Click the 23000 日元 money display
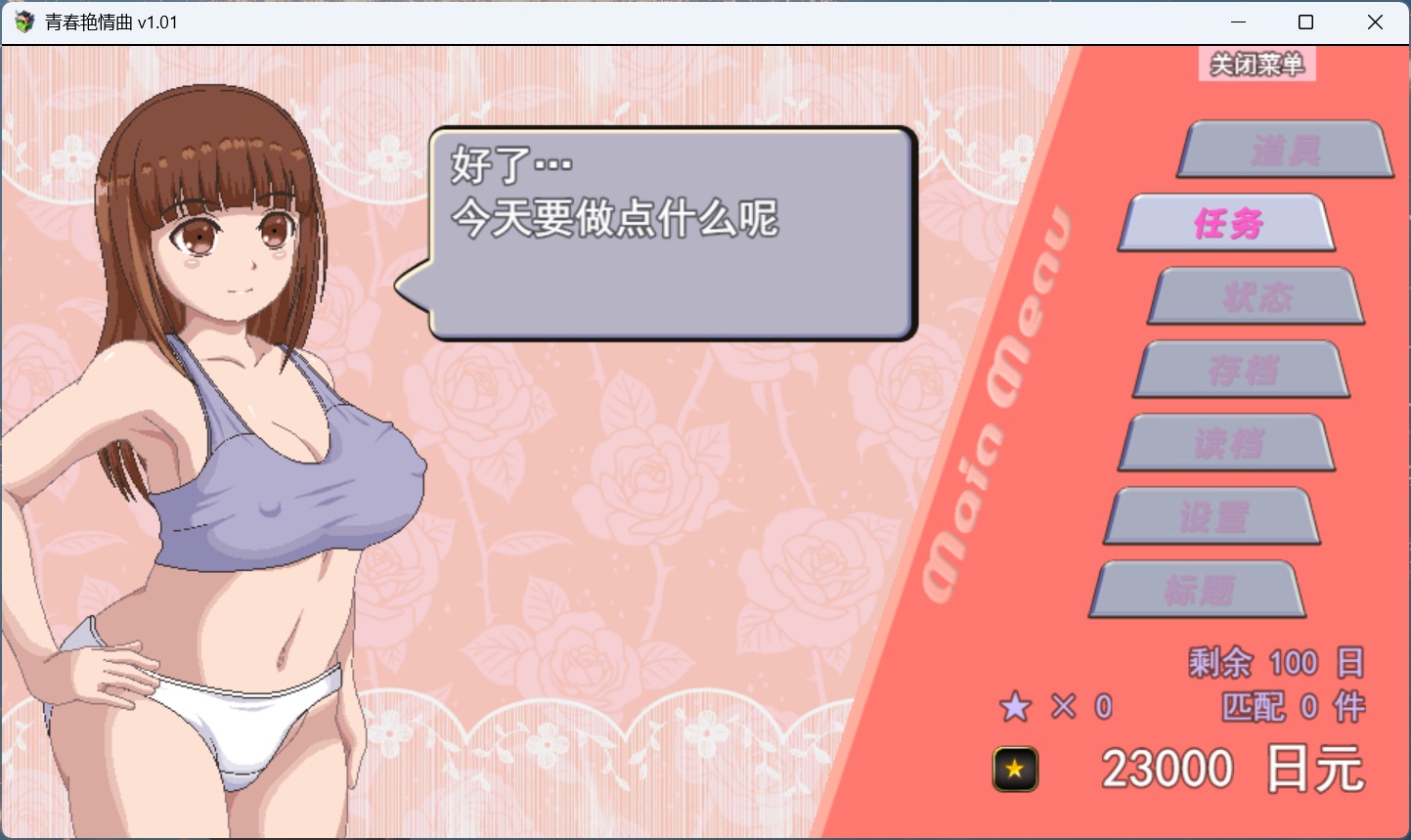Viewport: 1411px width, 840px height. click(1232, 768)
